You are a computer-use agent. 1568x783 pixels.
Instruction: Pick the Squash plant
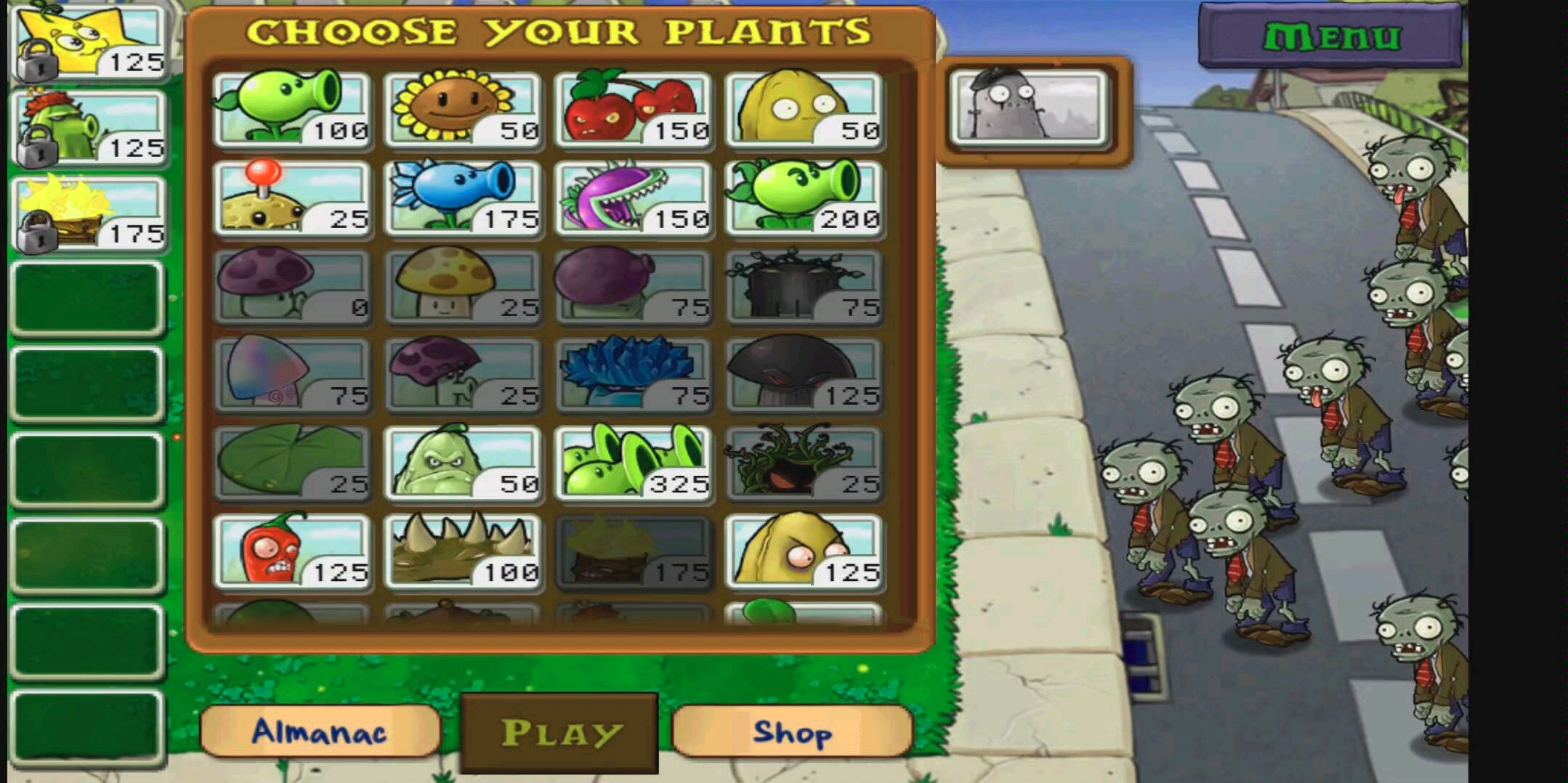(x=465, y=465)
